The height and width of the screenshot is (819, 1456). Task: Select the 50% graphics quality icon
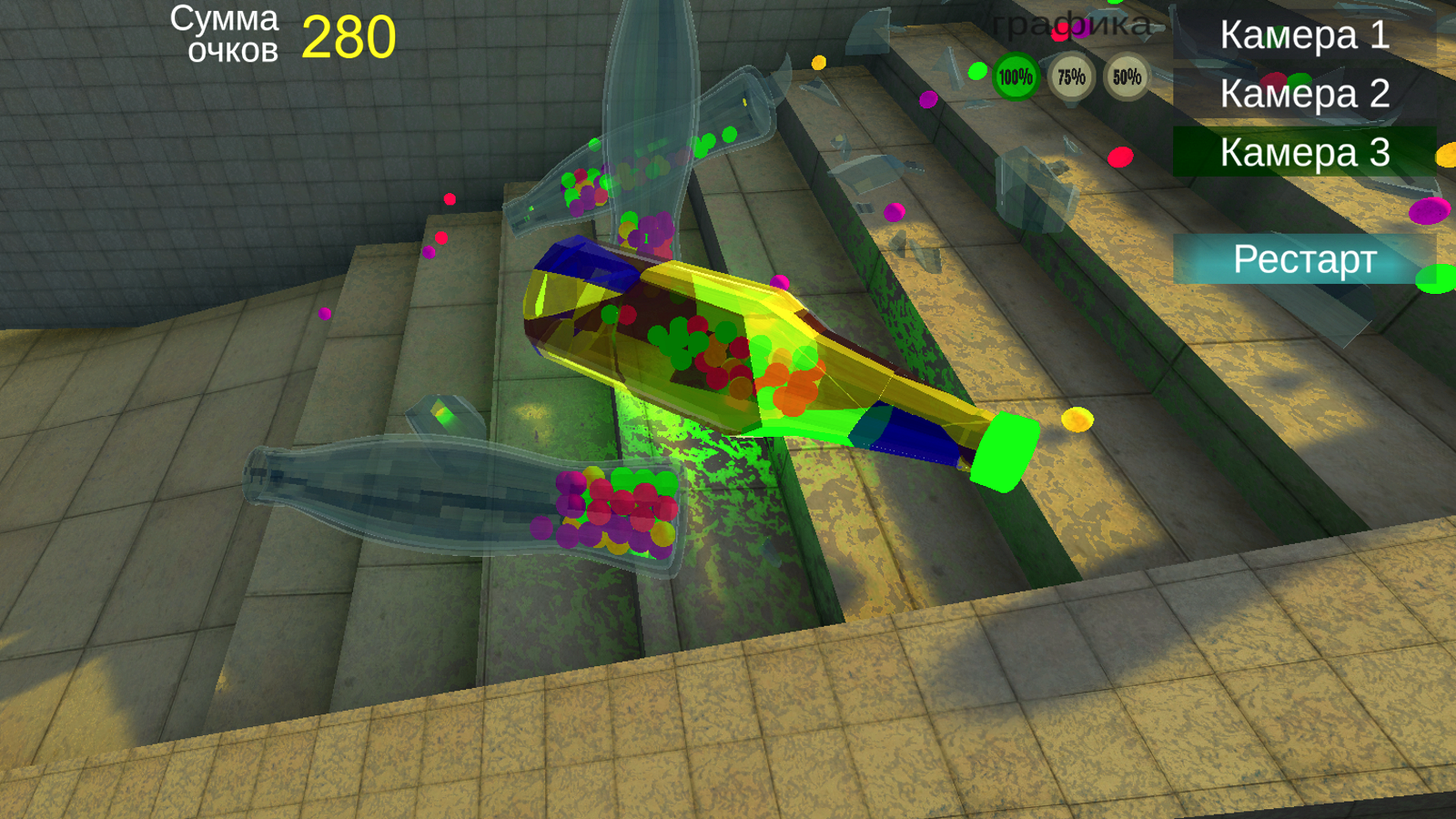(x=1127, y=78)
